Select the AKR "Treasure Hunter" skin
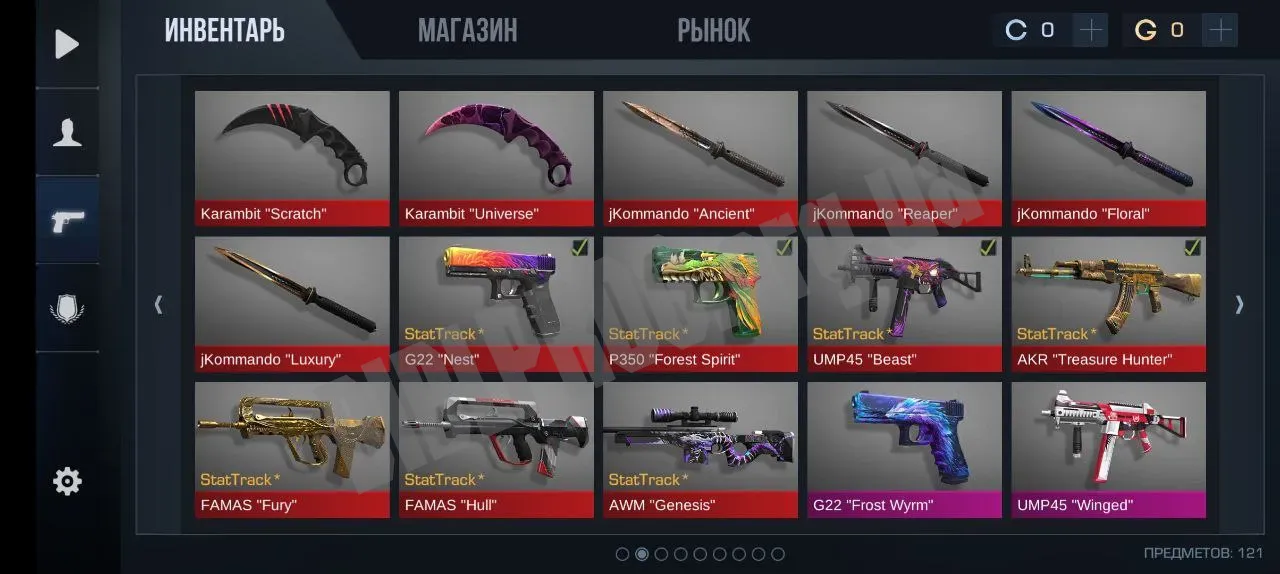Viewport: 1280px width, 574px height. click(1108, 303)
